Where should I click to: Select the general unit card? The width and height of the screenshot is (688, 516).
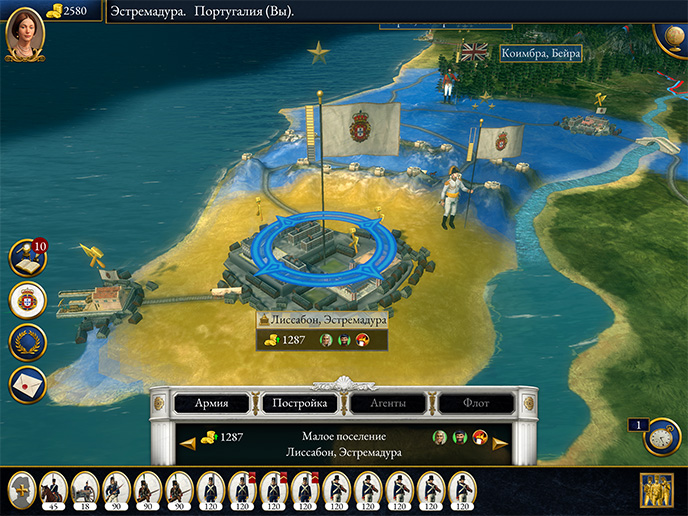22,489
